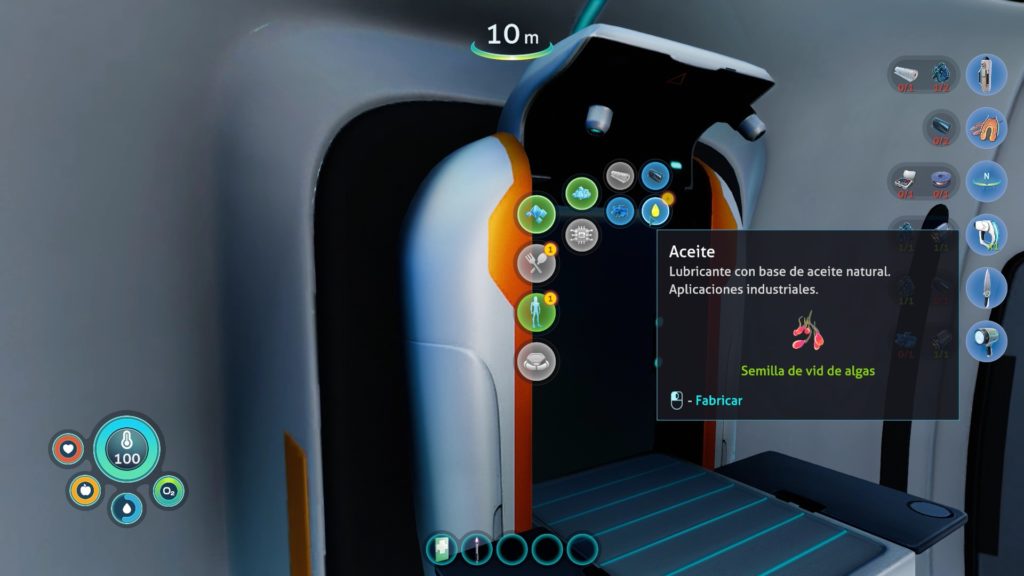The width and height of the screenshot is (1024, 576).
Task: Open the human figure equipment category
Action: click(x=536, y=312)
